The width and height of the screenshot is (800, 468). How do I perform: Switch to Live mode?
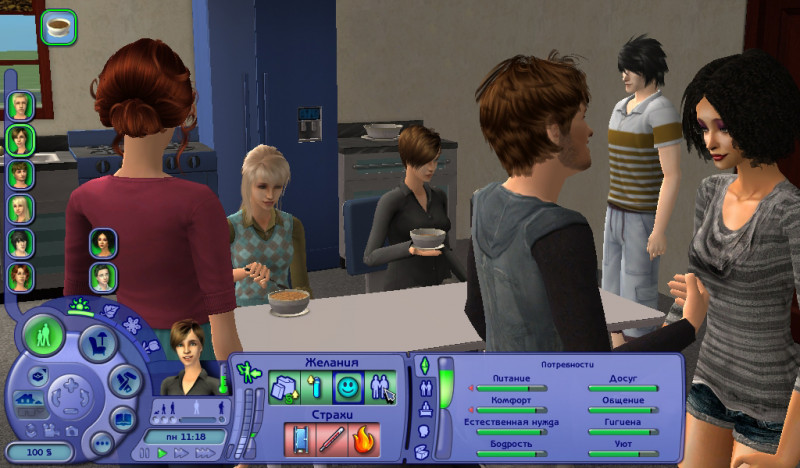click(x=43, y=335)
